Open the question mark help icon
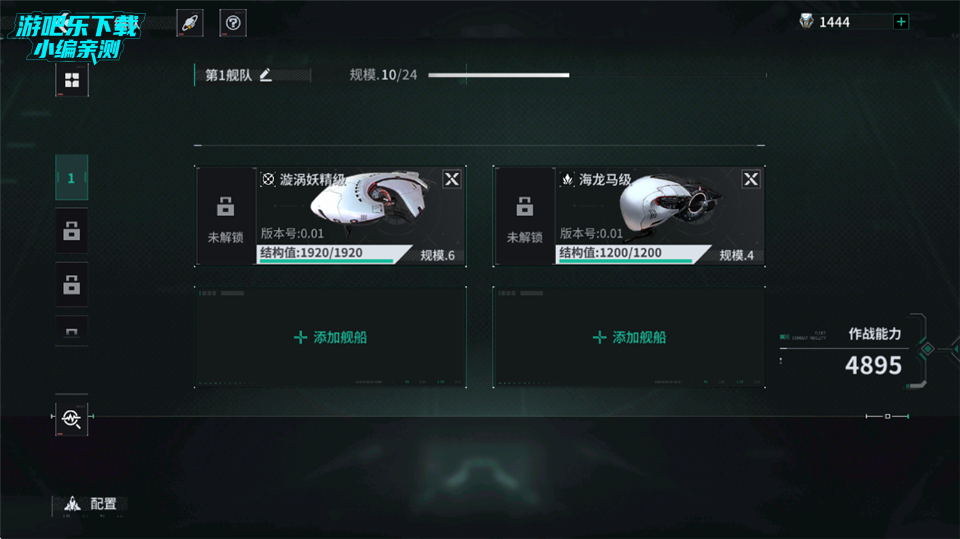 (233, 22)
